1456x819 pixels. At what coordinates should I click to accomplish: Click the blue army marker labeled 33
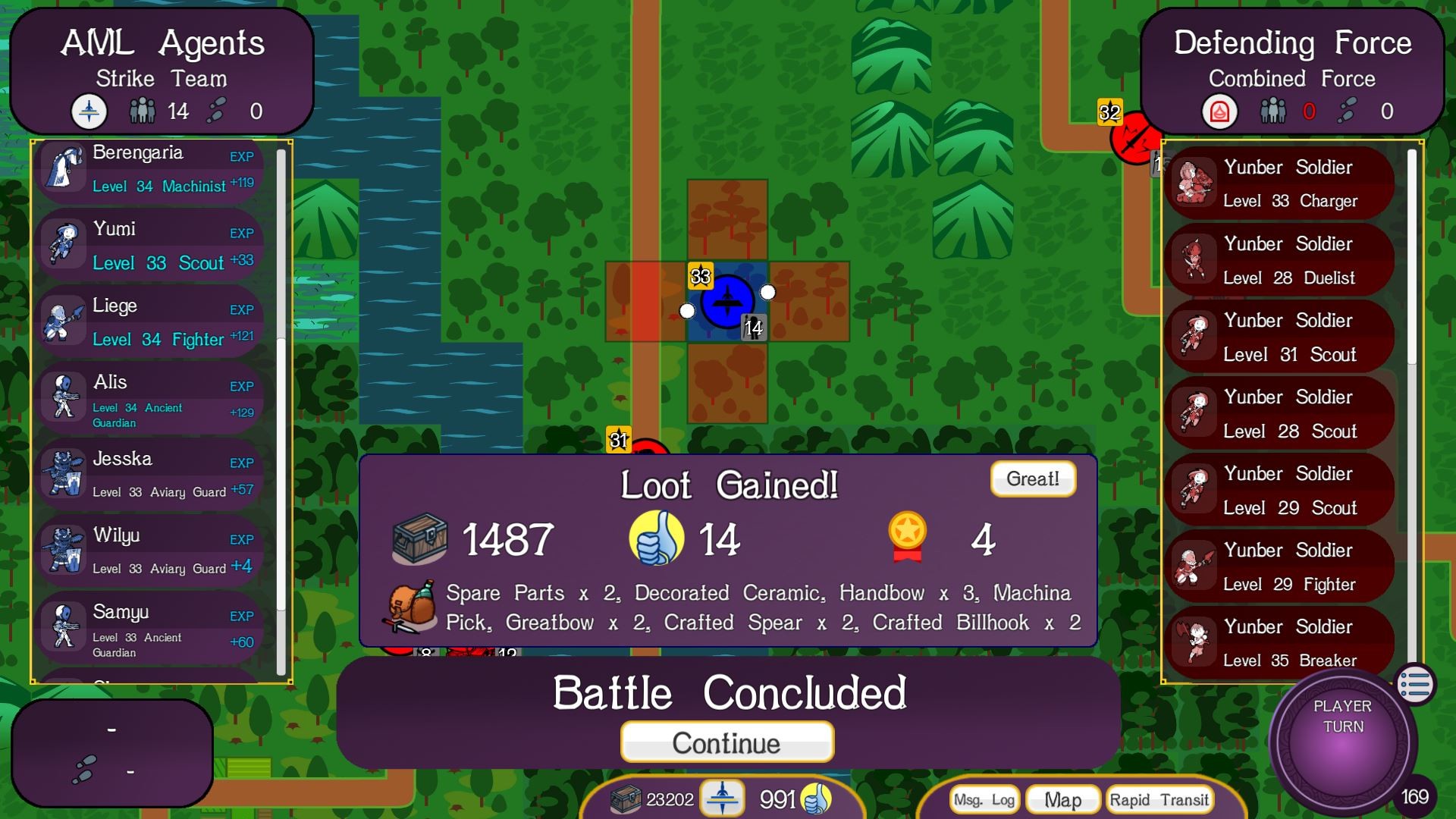(x=726, y=302)
